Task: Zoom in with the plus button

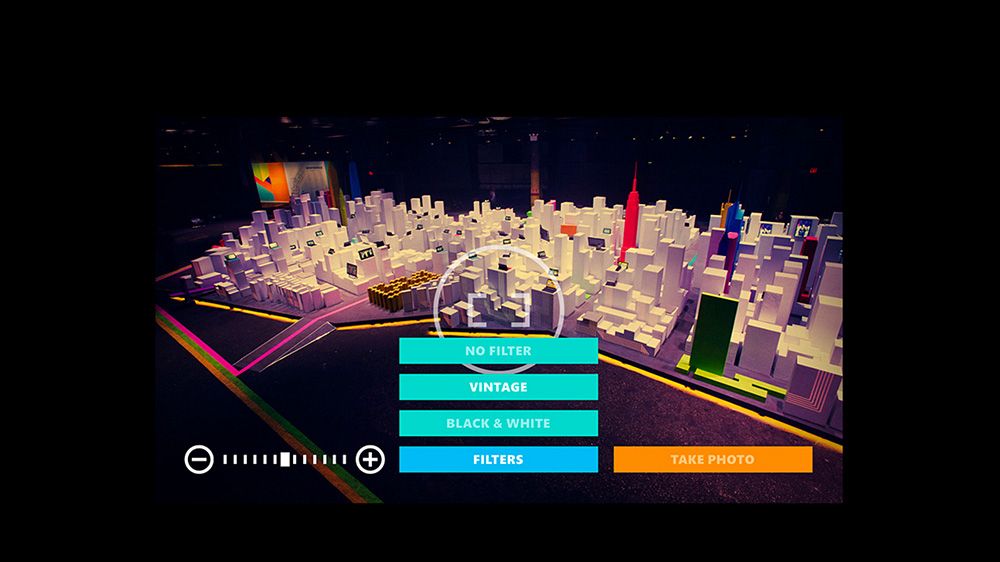Action: coord(371,459)
